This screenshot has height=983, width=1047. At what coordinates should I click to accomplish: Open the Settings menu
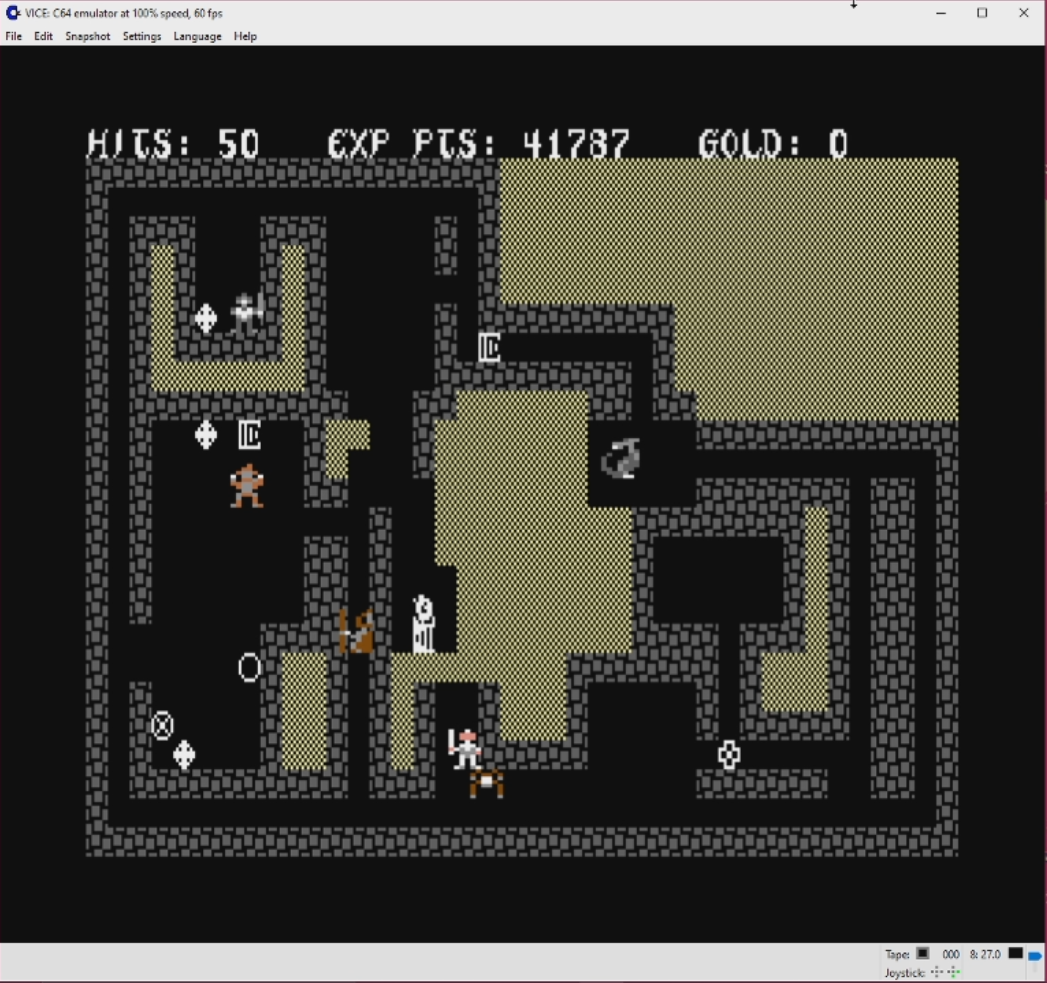tap(142, 36)
